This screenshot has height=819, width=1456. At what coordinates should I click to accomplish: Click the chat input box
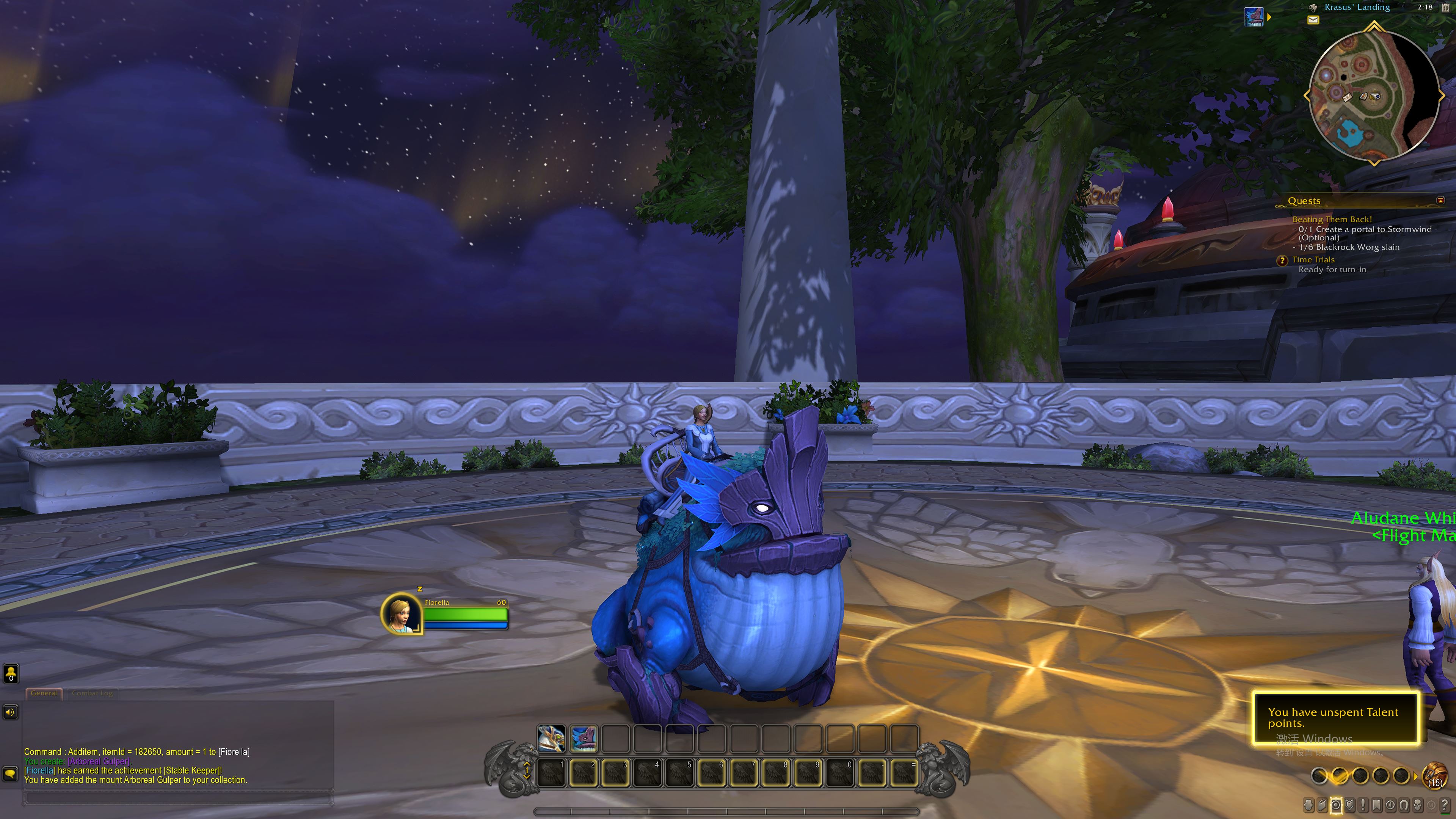pyautogui.click(x=177, y=797)
